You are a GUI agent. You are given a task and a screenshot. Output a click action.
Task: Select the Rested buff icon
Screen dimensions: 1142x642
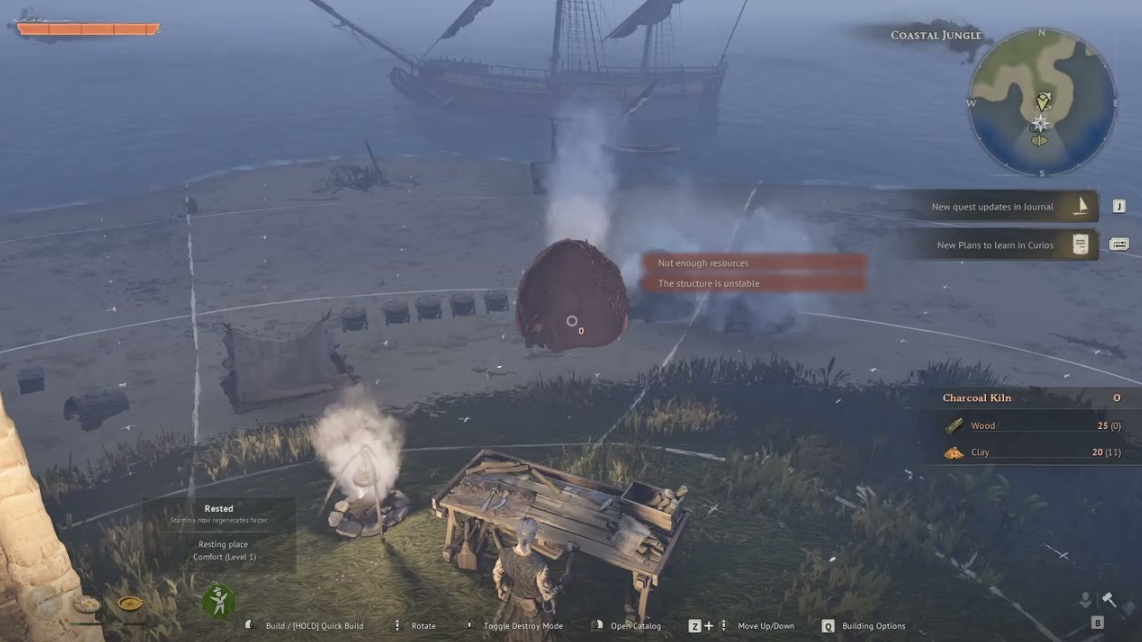pyautogui.click(x=218, y=601)
